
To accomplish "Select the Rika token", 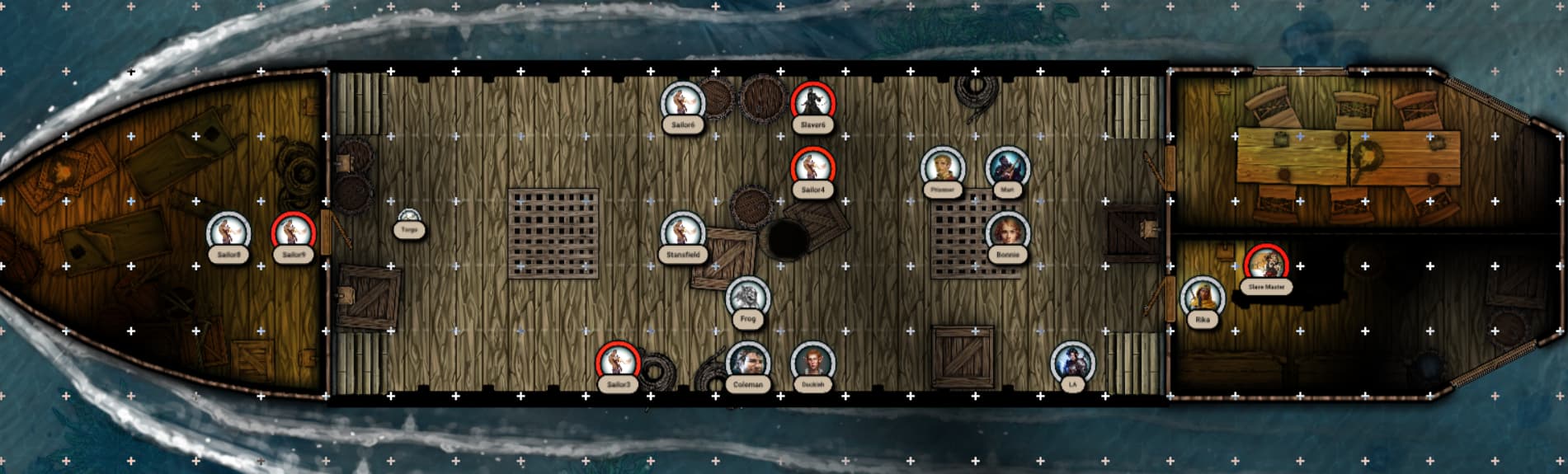I will point(1202,297).
